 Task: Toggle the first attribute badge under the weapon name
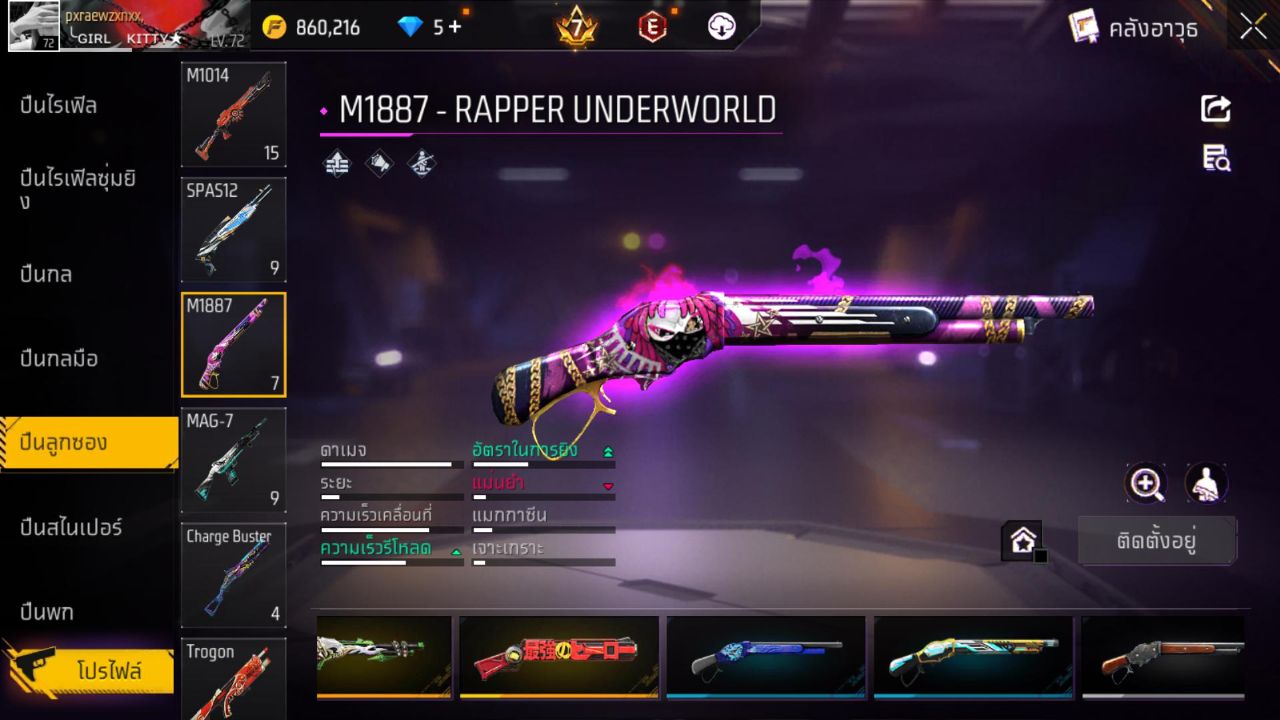coord(337,163)
